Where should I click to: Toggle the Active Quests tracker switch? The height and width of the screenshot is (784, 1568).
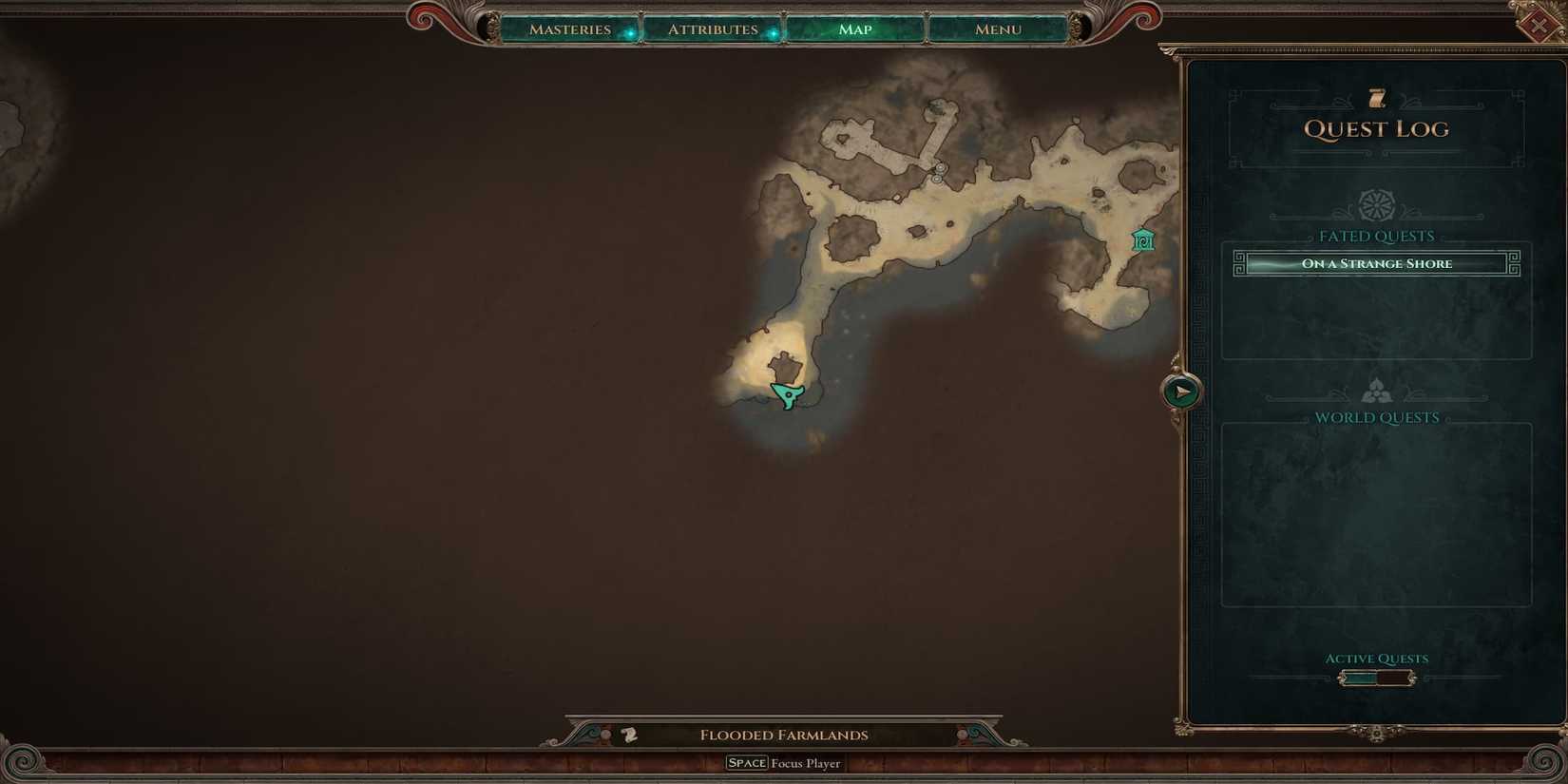[1376, 677]
